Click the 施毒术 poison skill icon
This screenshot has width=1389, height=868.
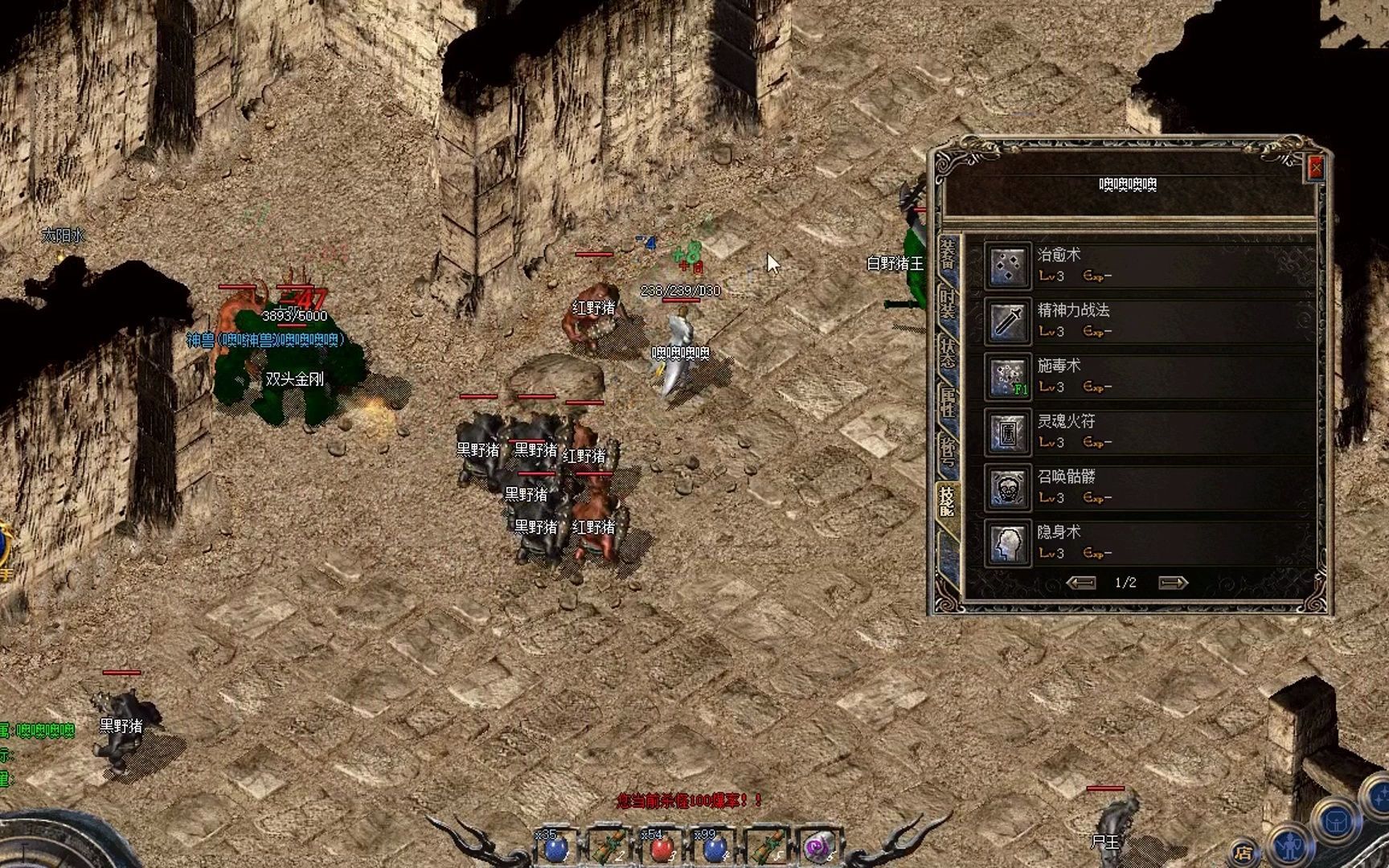1008,376
